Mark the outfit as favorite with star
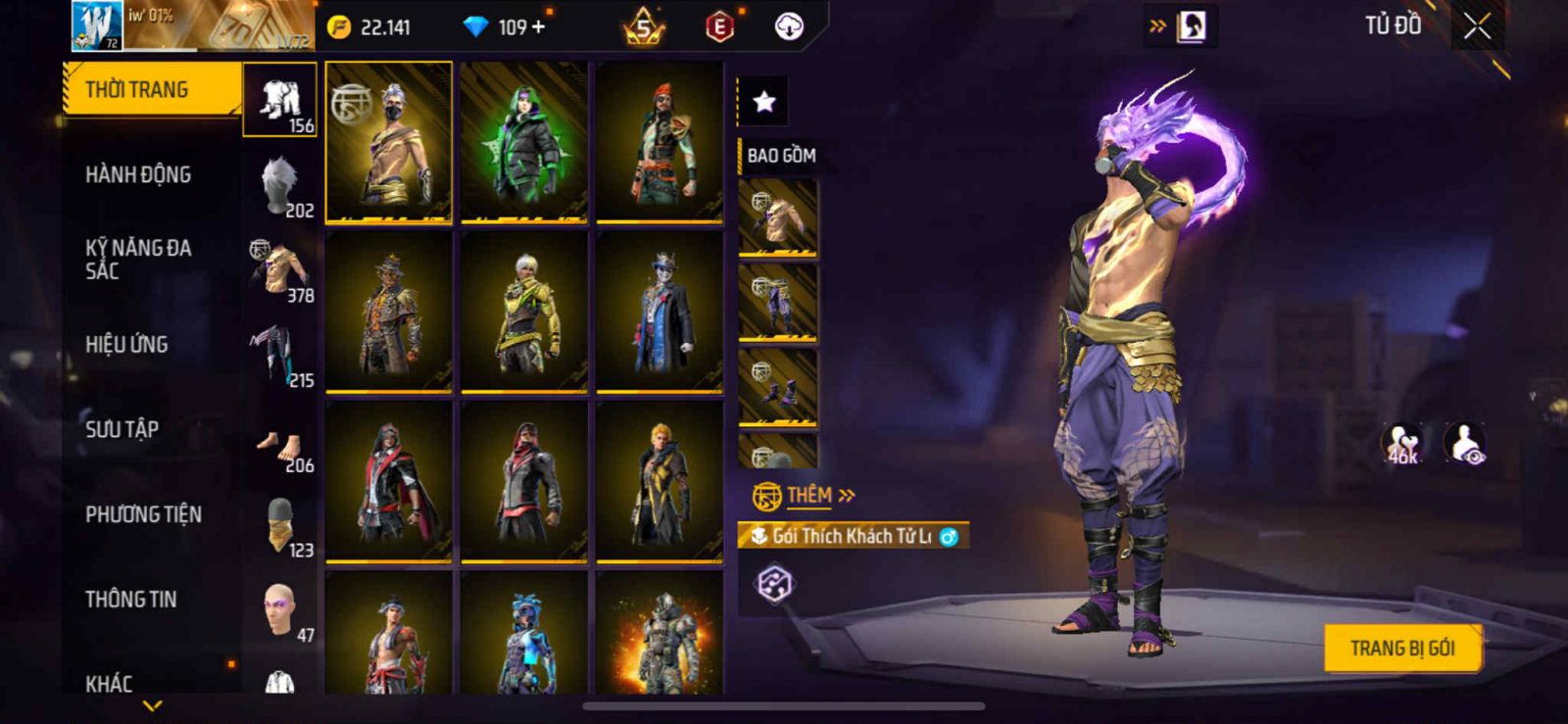The width and height of the screenshot is (1568, 724). tap(763, 101)
